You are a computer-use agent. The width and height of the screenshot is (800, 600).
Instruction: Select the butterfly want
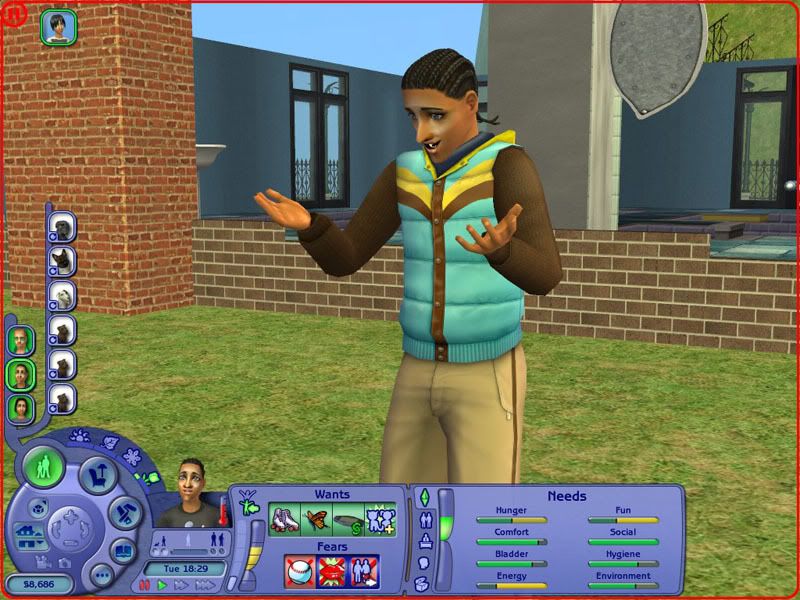(315, 520)
